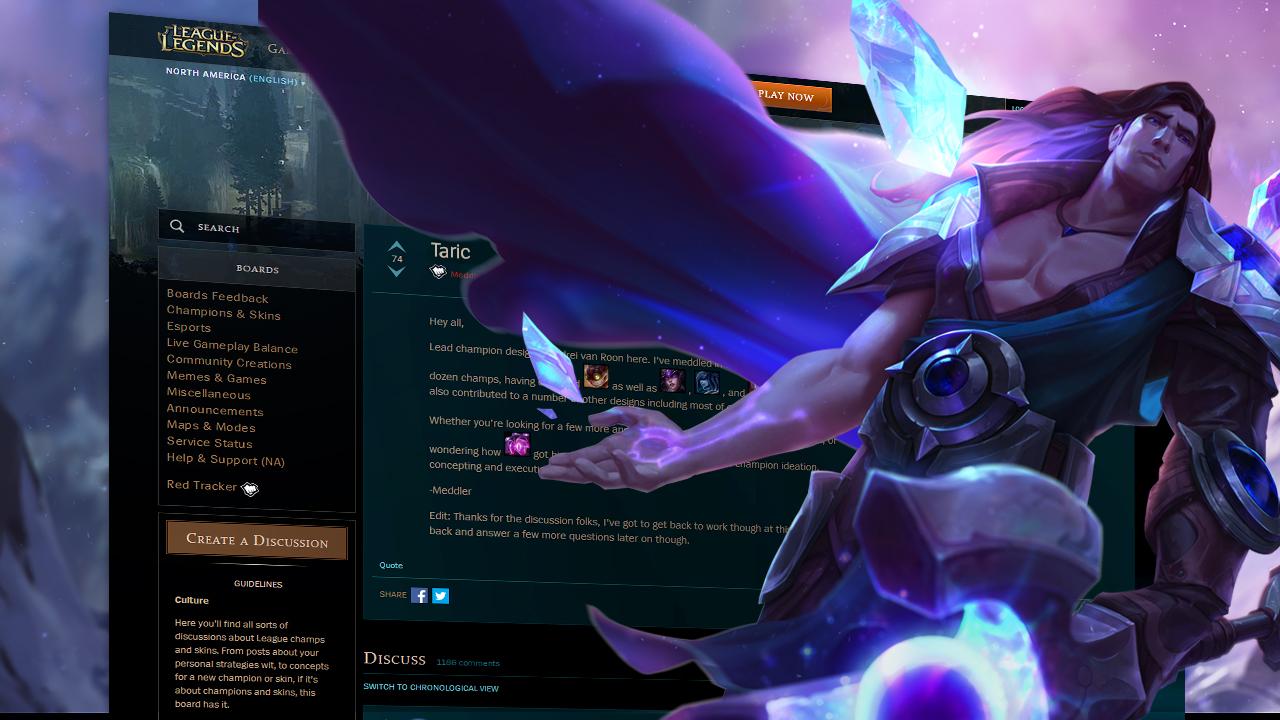This screenshot has width=1280, height=720.
Task: Upvote the Taric discussion
Action: 396,246
